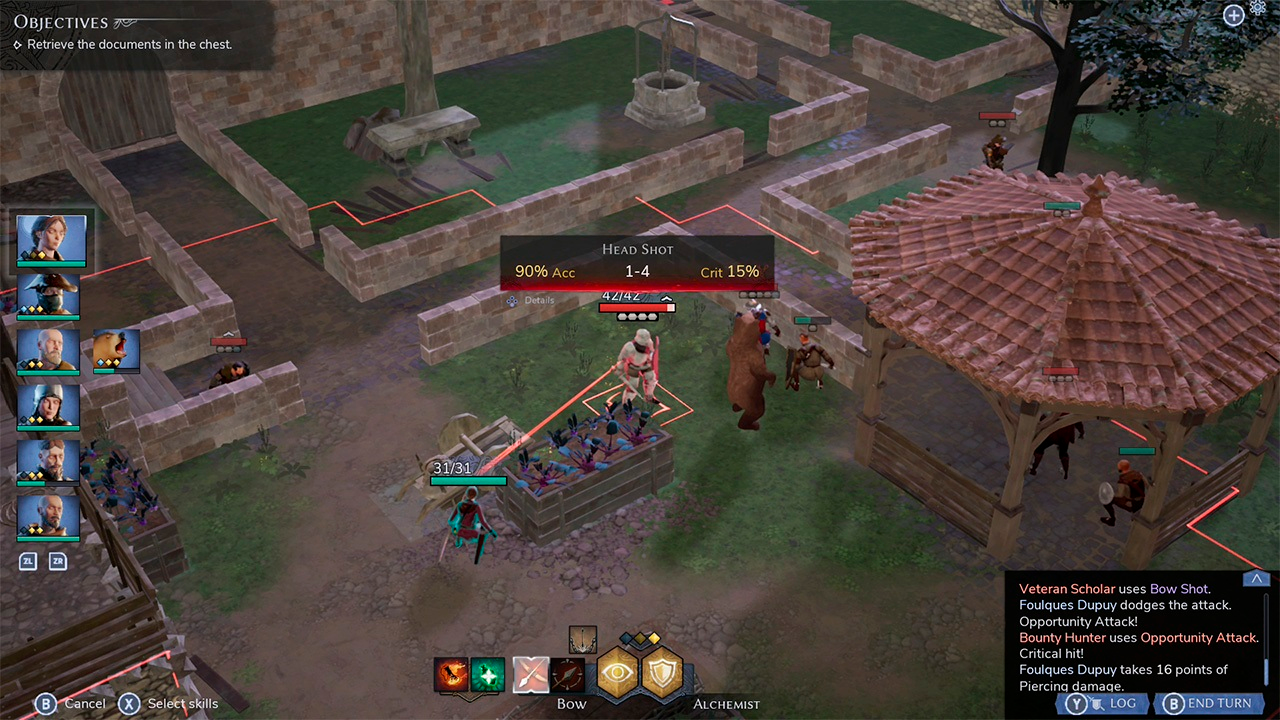Image resolution: width=1280 pixels, height=720 pixels.
Task: End the current turn
Action: pos(1207,703)
